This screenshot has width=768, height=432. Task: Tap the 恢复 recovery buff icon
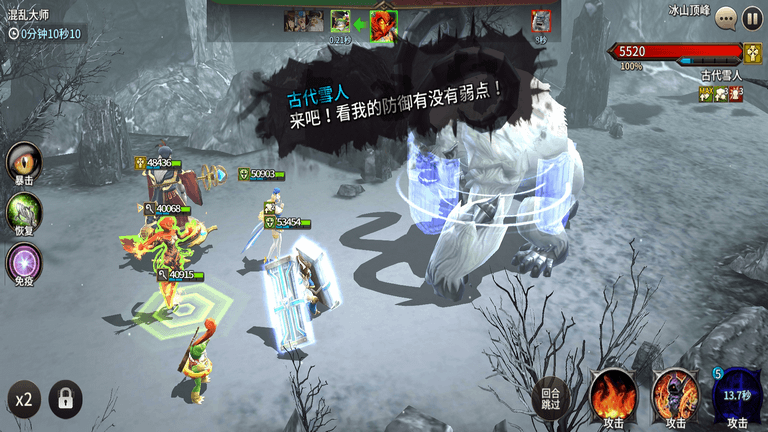24,213
